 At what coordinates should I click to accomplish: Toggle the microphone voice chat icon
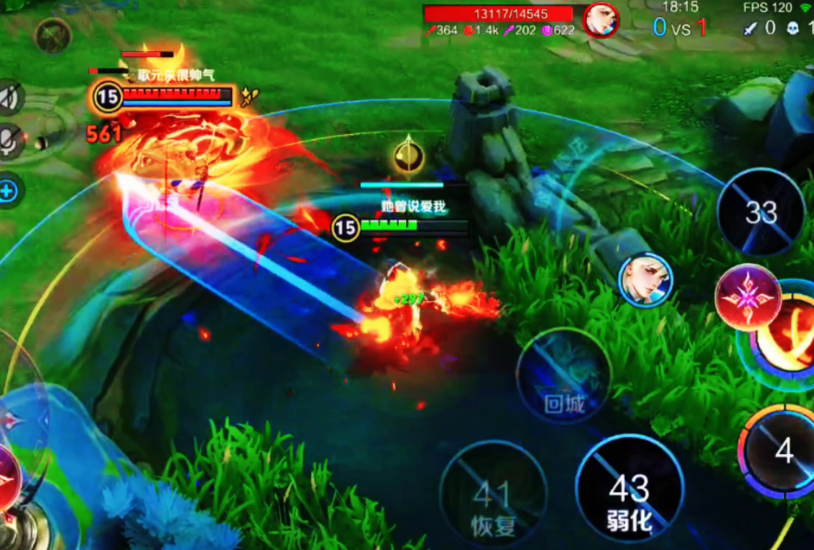coord(10,142)
